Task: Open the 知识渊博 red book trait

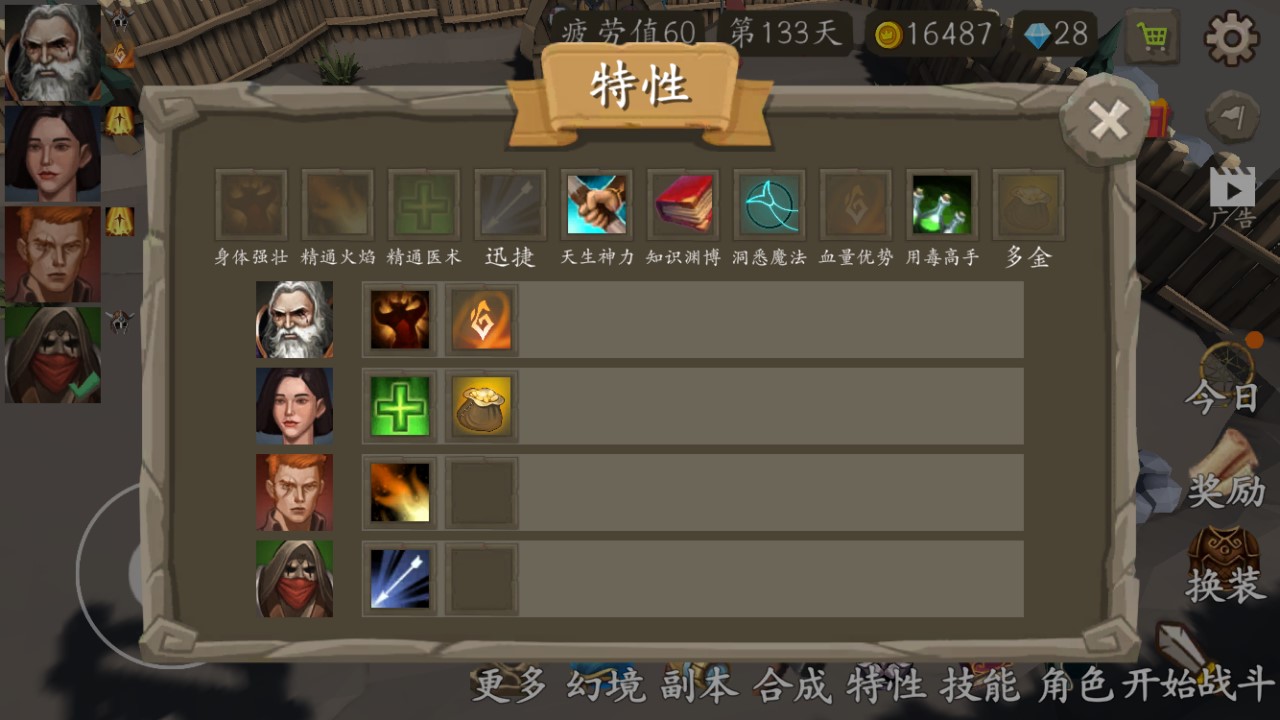Action: click(683, 204)
